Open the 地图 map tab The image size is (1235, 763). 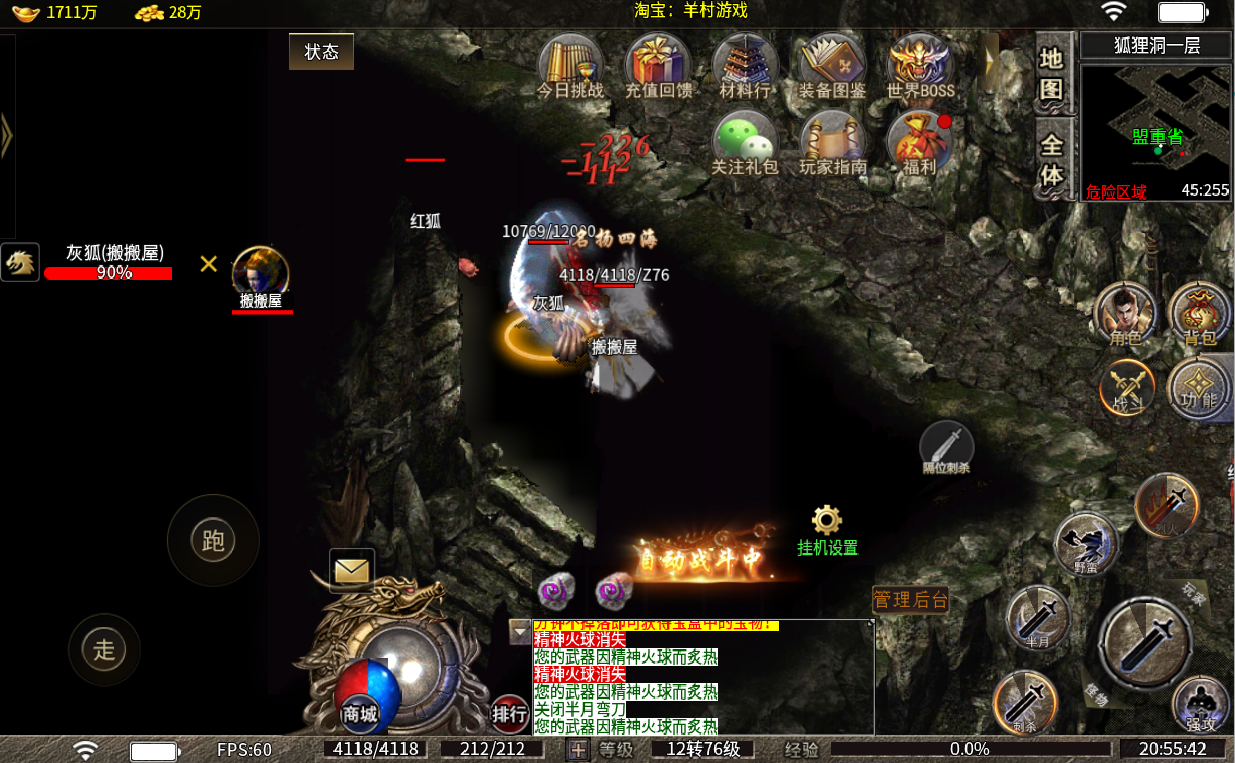(1051, 75)
